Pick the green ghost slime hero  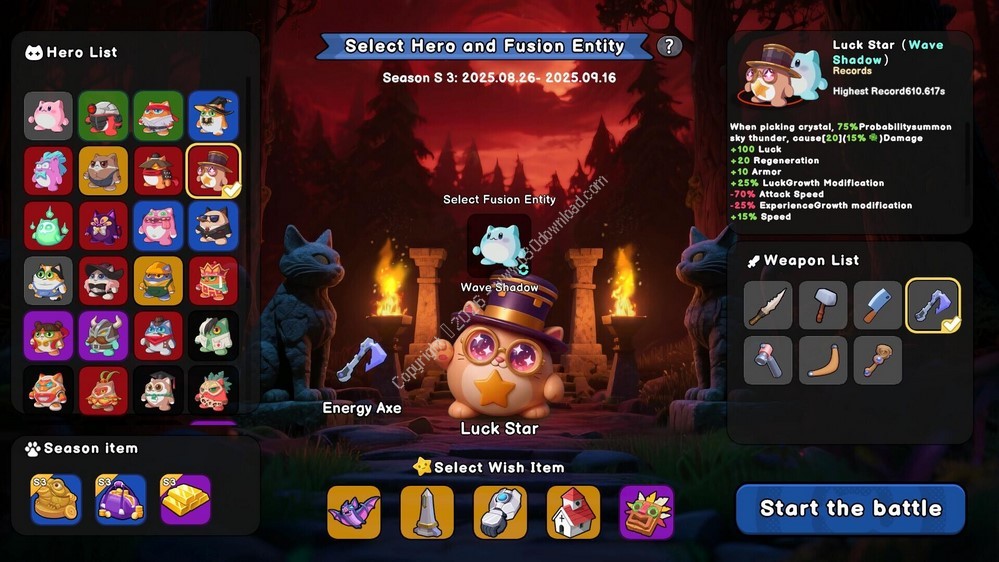pos(49,226)
